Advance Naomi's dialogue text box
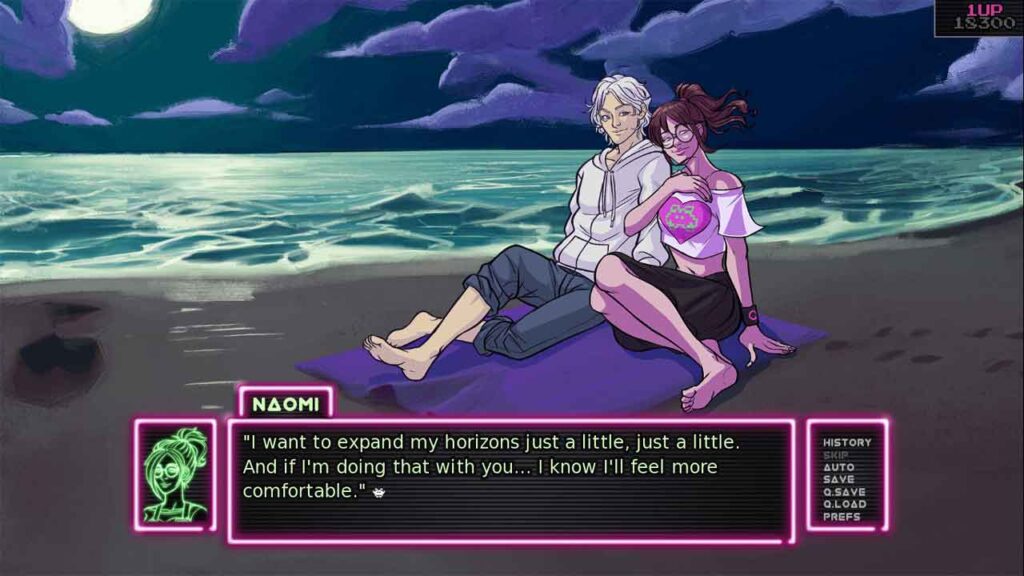This screenshot has height=576, width=1024. pos(510,480)
